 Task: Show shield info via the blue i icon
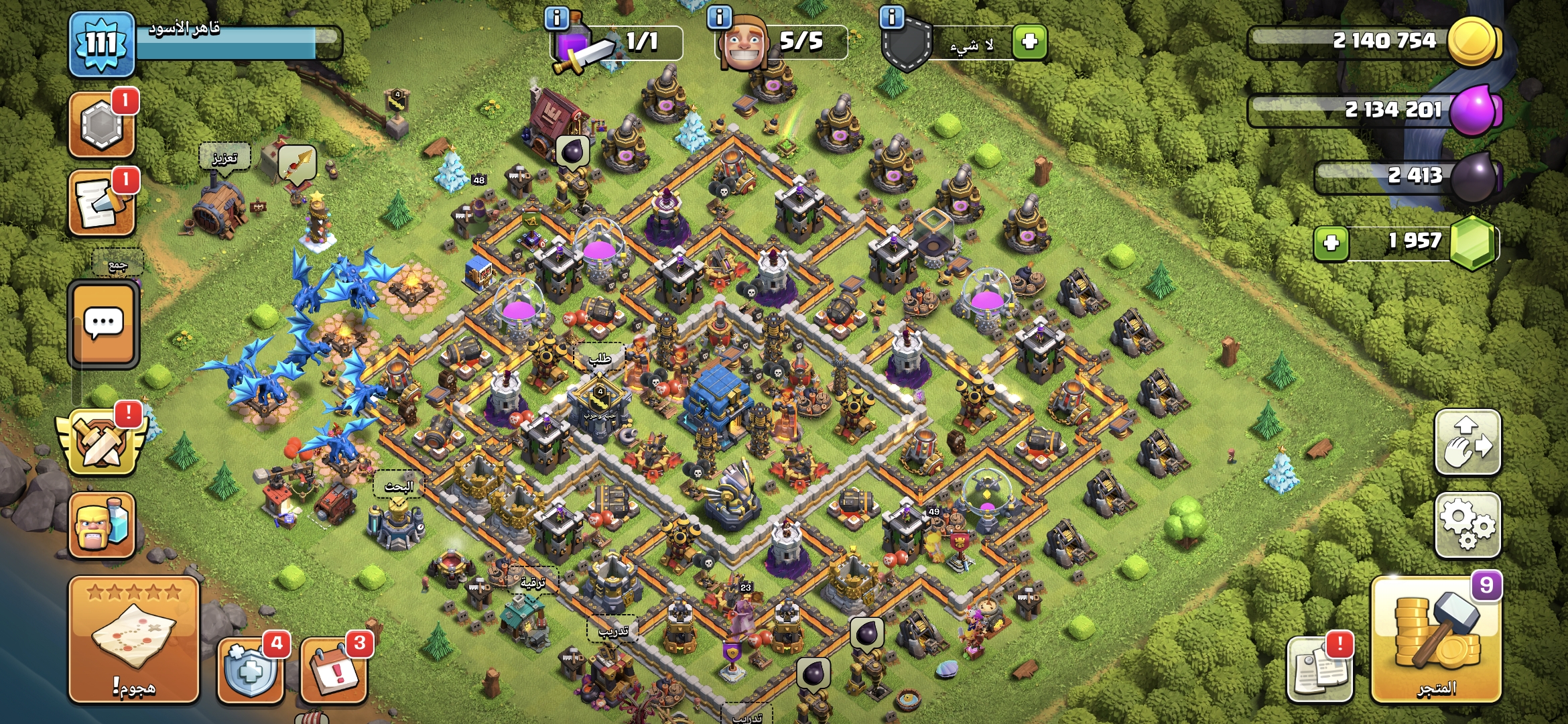point(892,17)
